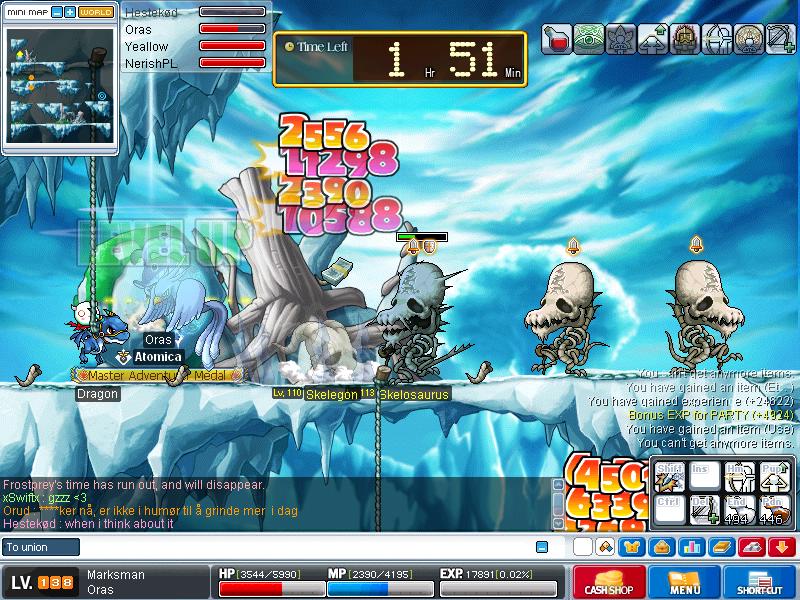Click the green eye buff icon
The width and height of the screenshot is (800, 600).
(589, 39)
